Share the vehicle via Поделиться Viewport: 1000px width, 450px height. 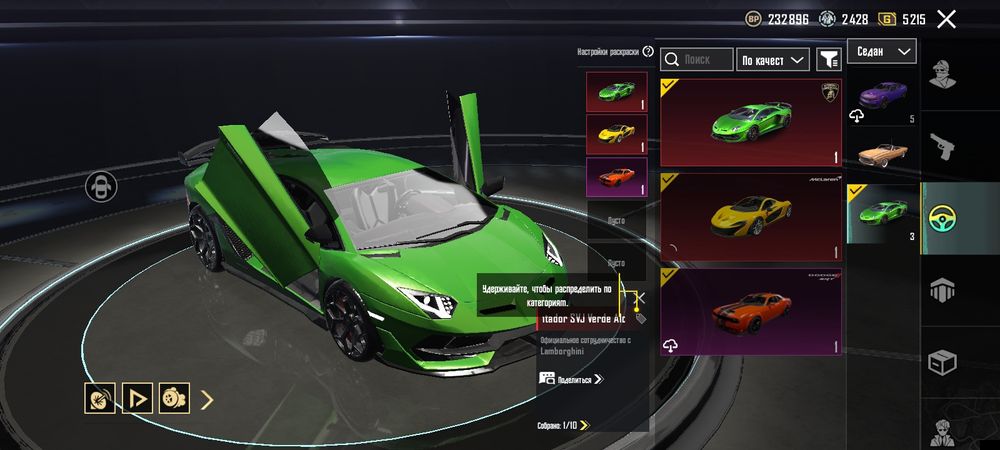click(572, 379)
